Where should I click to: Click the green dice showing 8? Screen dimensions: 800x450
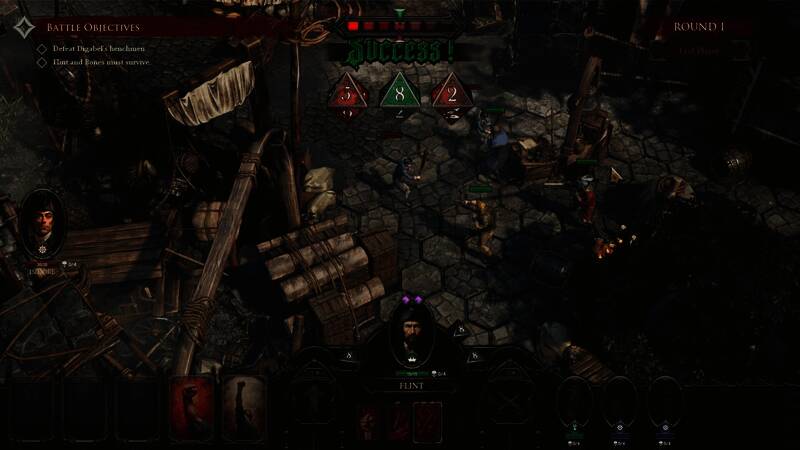(x=399, y=93)
